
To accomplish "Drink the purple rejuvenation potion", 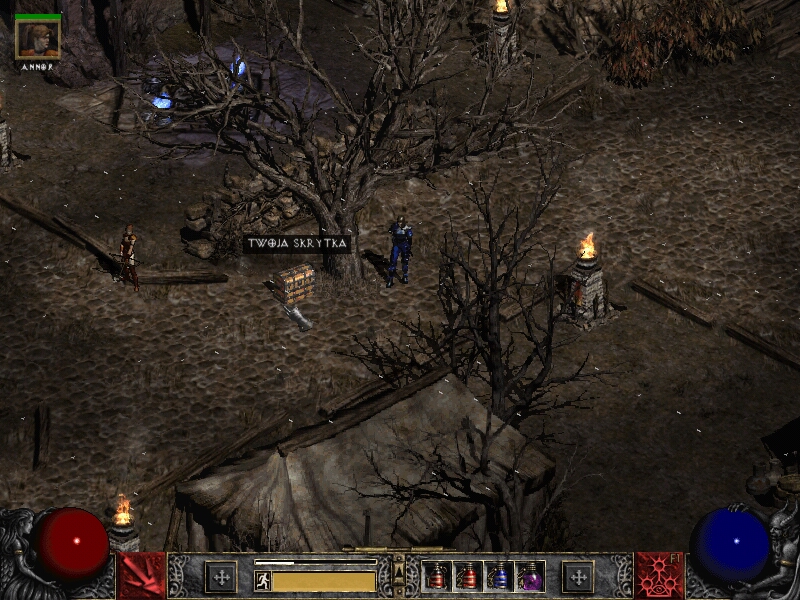I will point(529,577).
